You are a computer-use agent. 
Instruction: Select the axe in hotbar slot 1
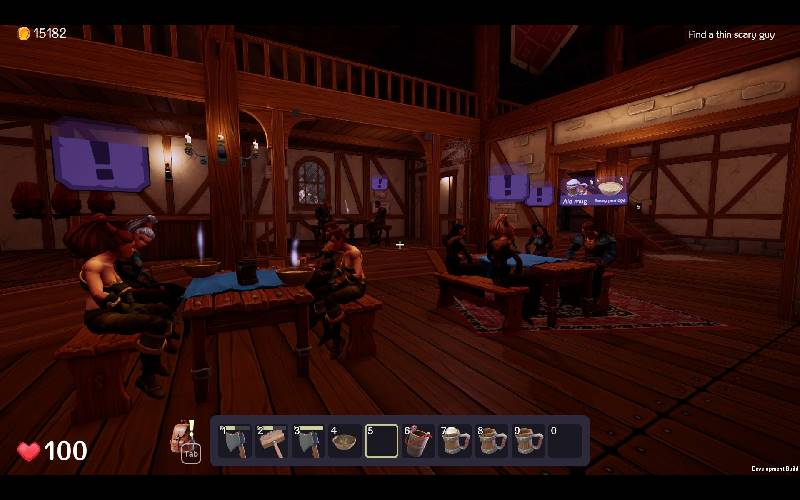click(x=234, y=441)
